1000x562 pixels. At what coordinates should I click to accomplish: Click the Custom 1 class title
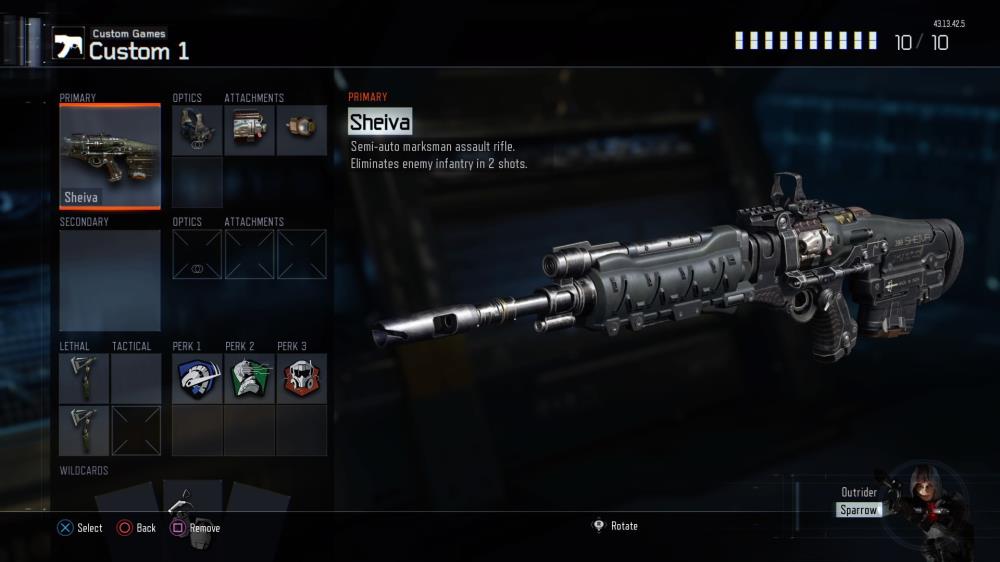click(138, 51)
